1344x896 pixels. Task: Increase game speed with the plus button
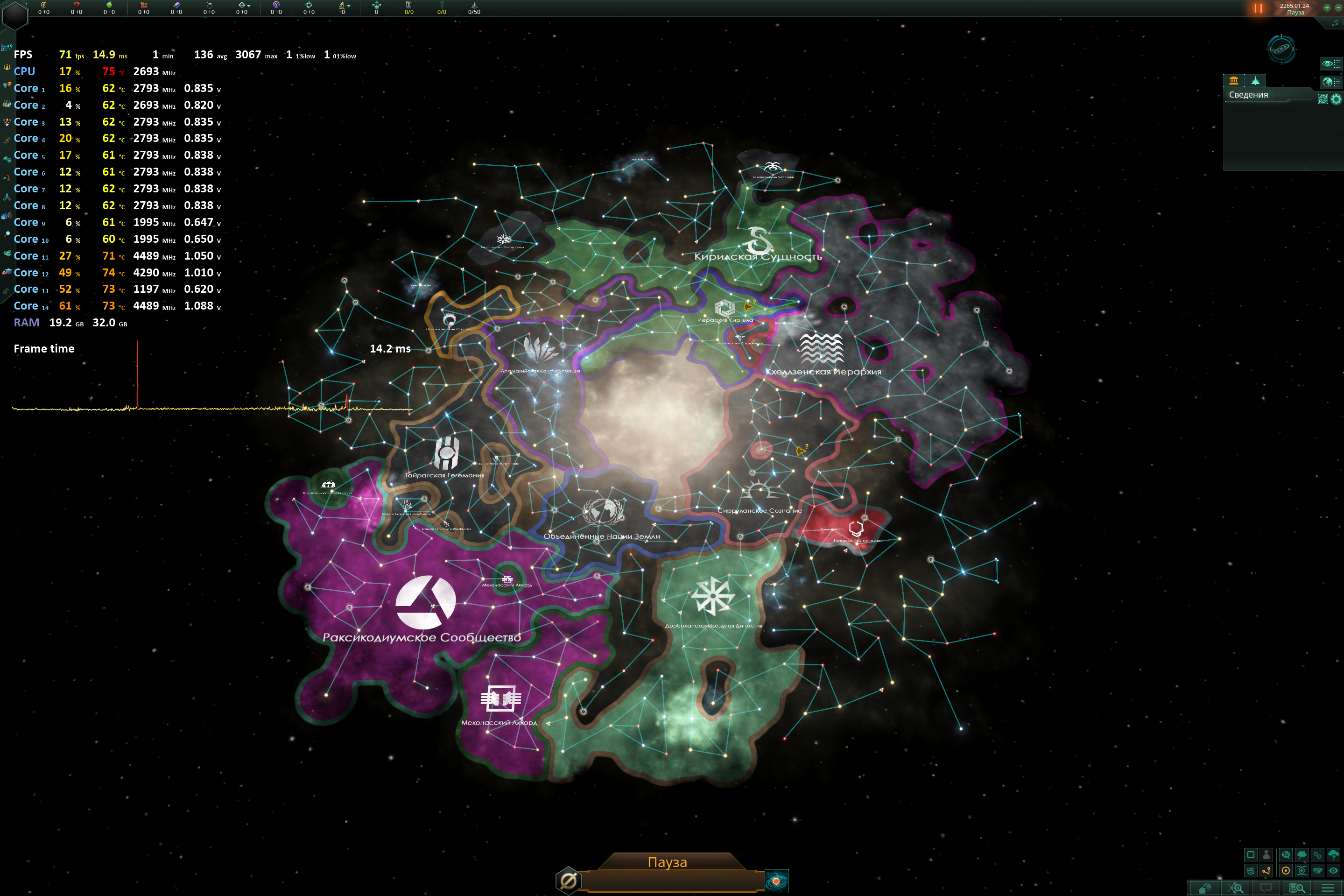click(1327, 7)
